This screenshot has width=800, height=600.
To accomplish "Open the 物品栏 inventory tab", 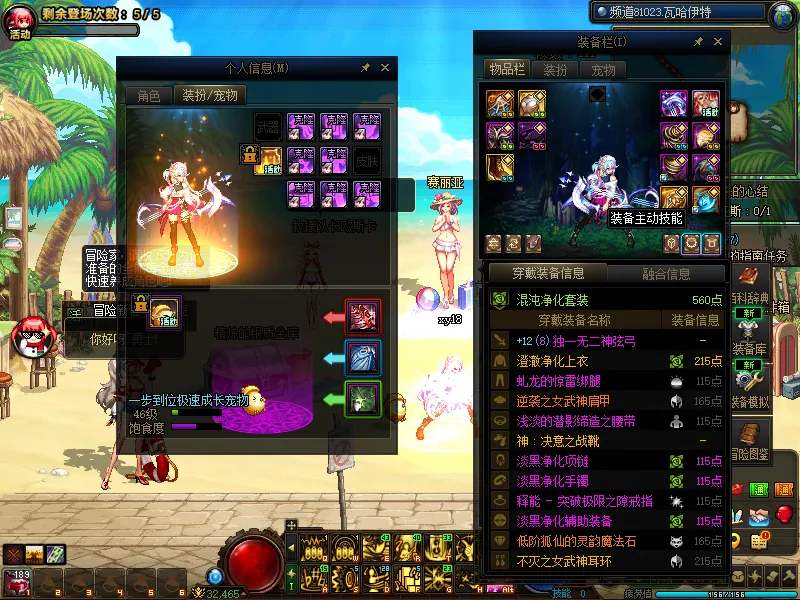I will (506, 69).
